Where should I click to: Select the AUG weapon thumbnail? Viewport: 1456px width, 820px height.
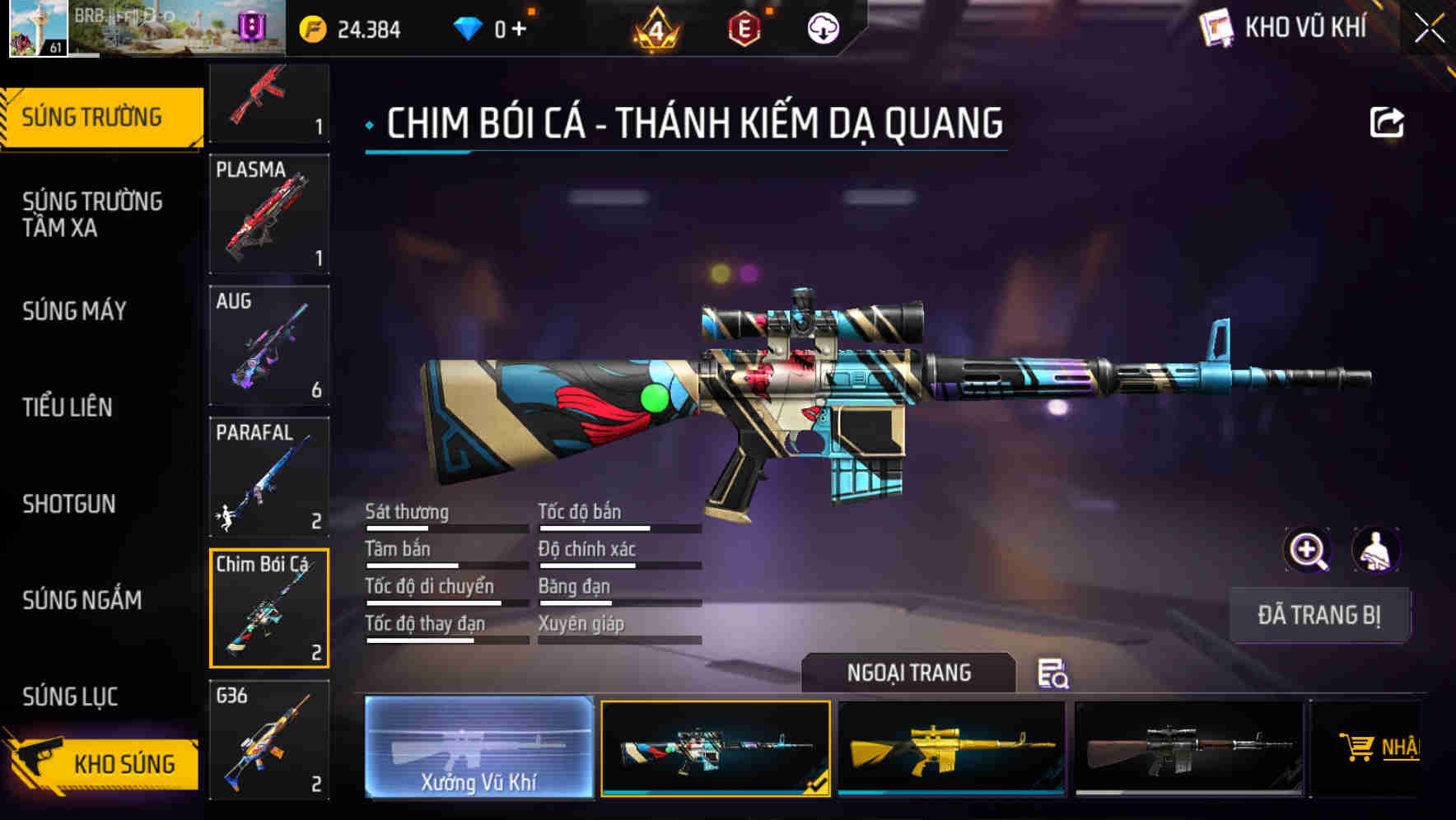pyautogui.click(x=269, y=346)
